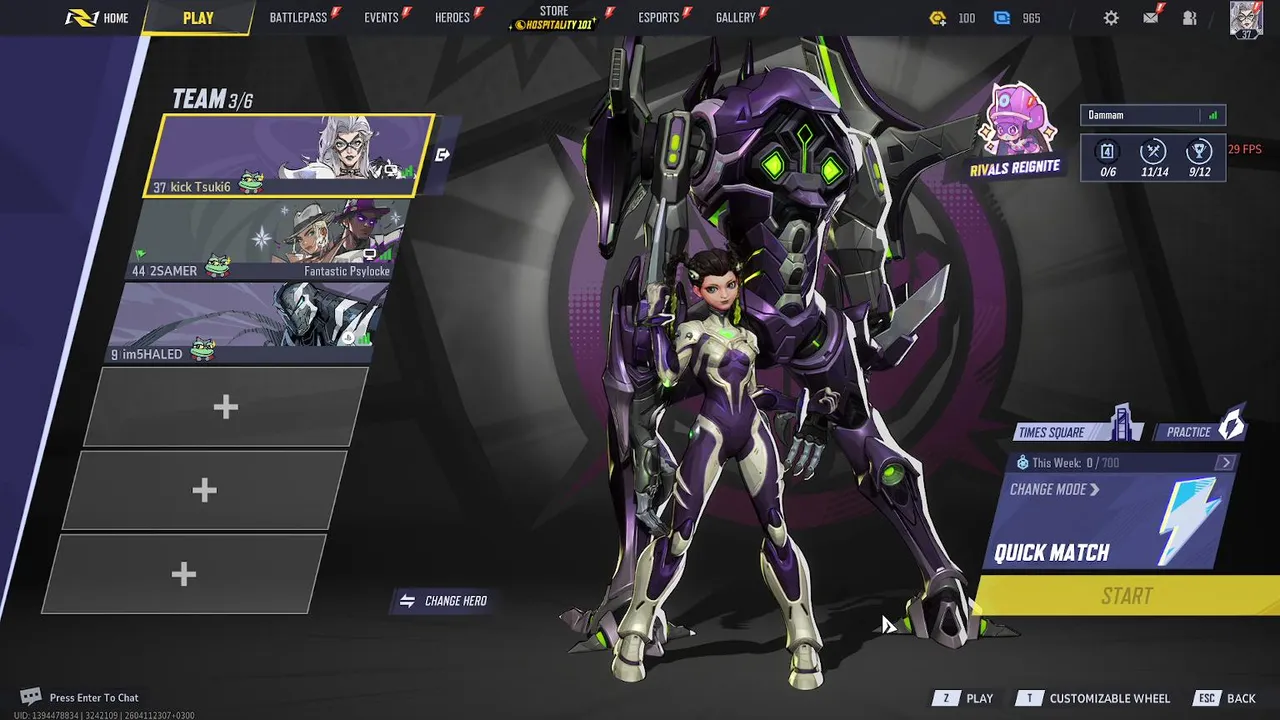Leave the team via exit icon
Viewport: 1280px width, 720px height.
(x=443, y=155)
